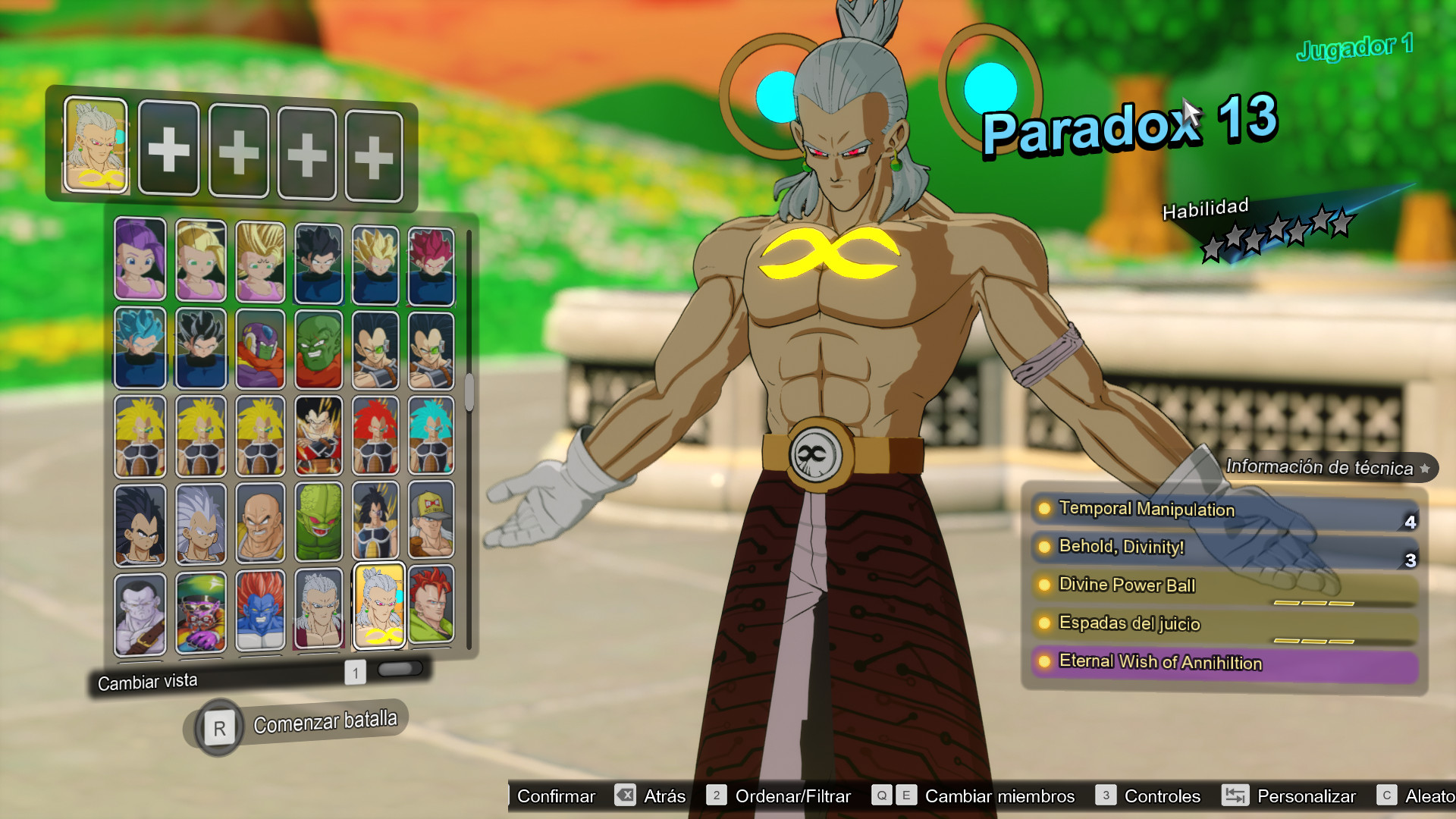This screenshot has width=1456, height=819.
Task: Click the plus icon on the second team slot
Action: (170, 149)
